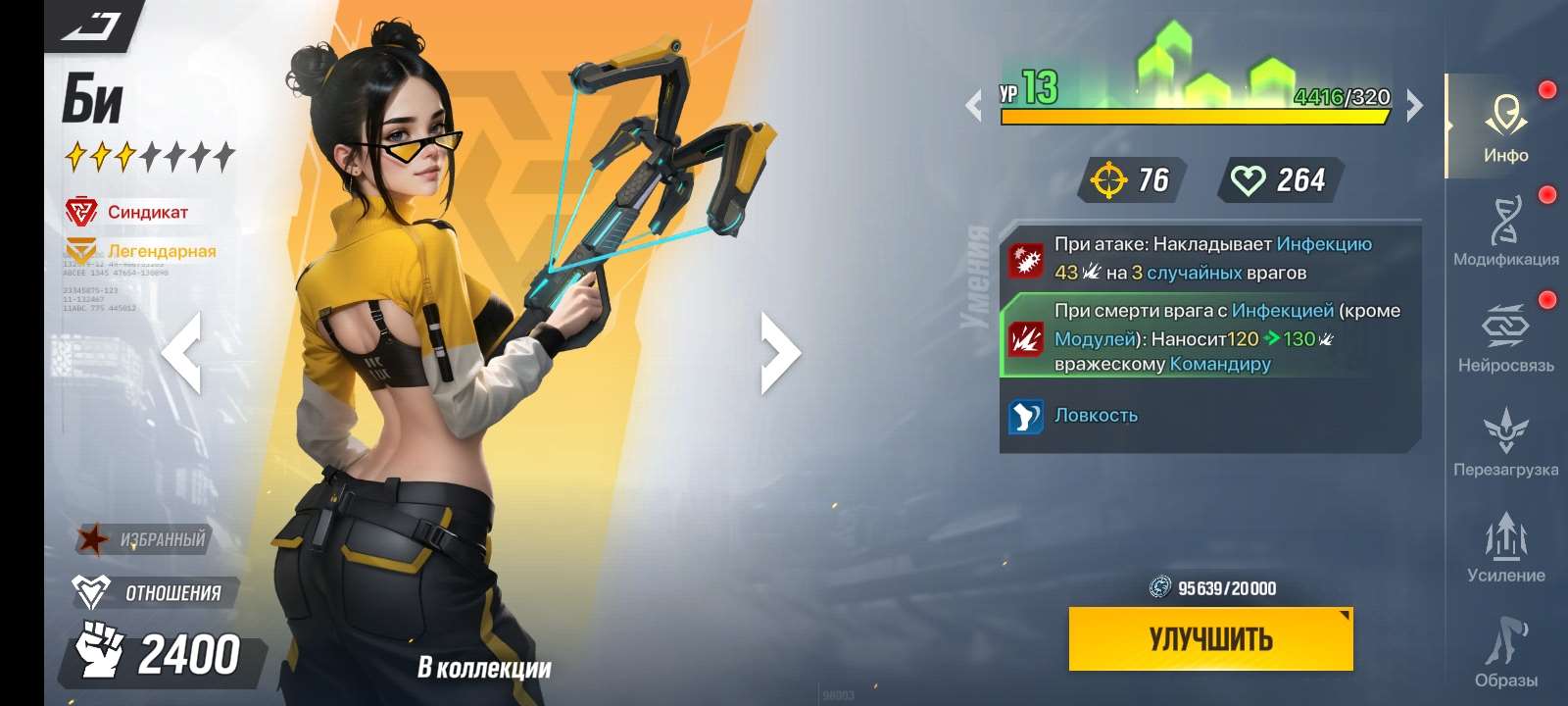Toggle the Избранный (favorite) star marker

pyautogui.click(x=91, y=537)
